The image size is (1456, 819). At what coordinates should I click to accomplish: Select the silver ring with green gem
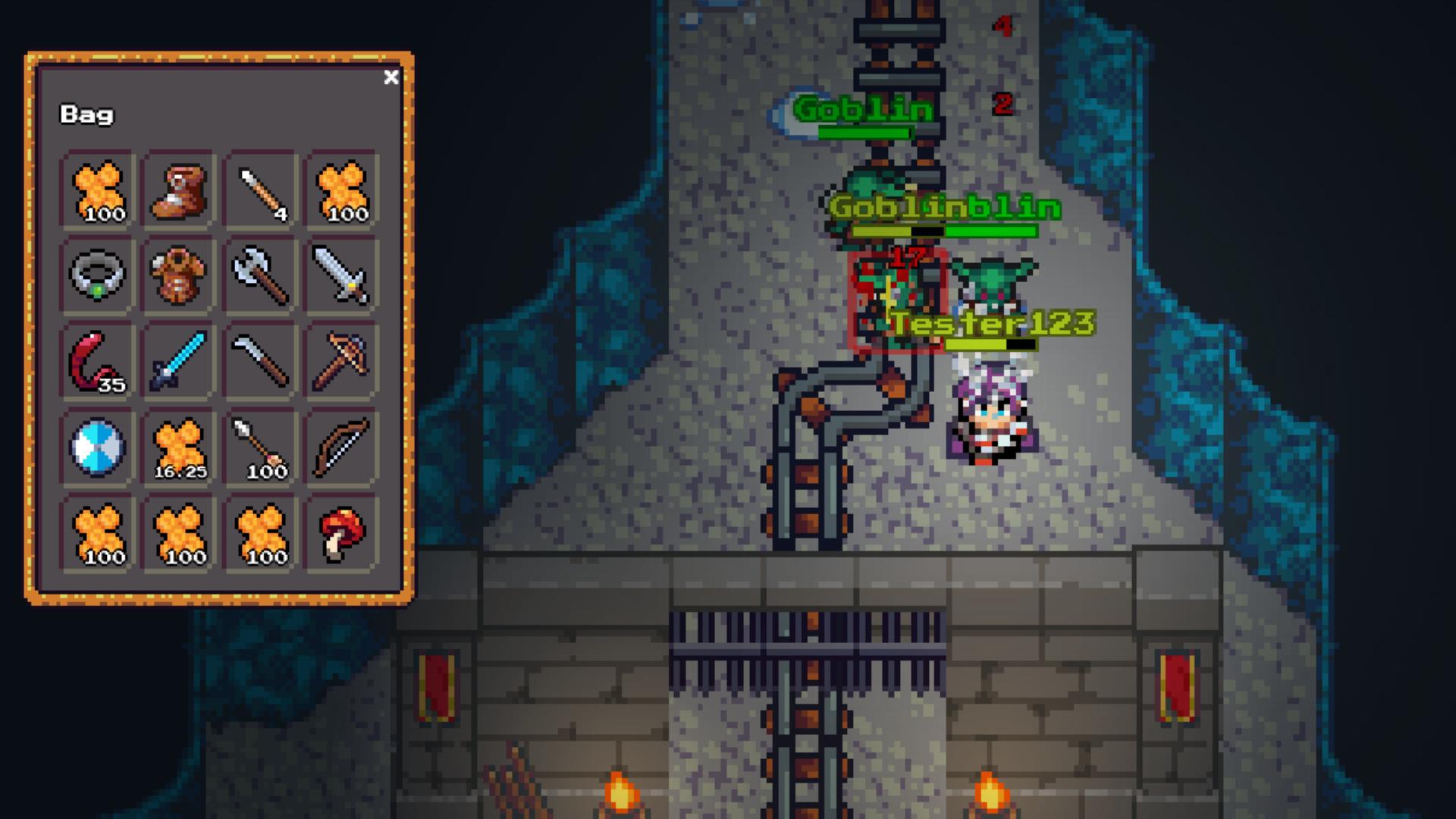97,275
